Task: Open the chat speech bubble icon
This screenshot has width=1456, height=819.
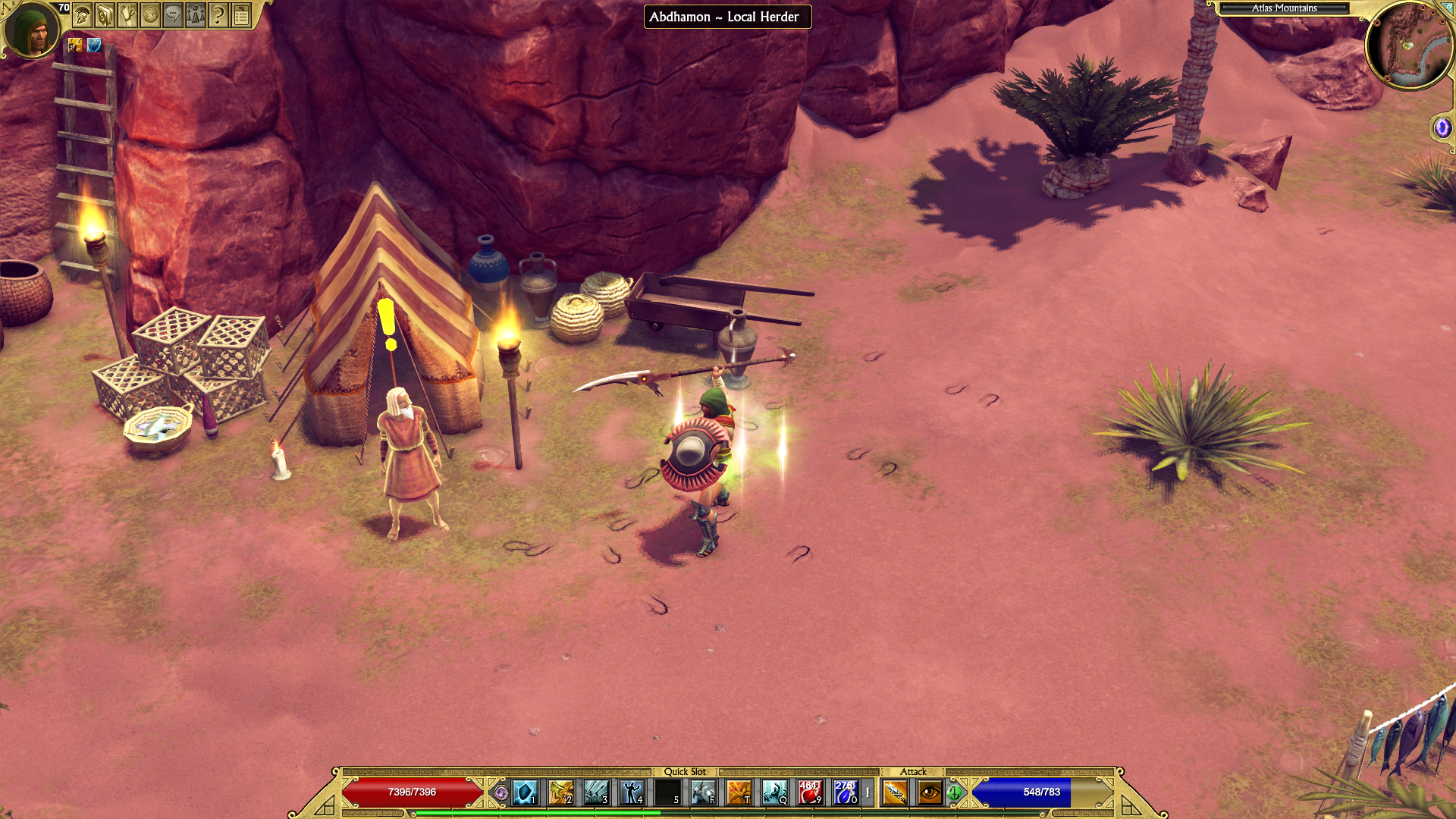Action: tap(173, 14)
